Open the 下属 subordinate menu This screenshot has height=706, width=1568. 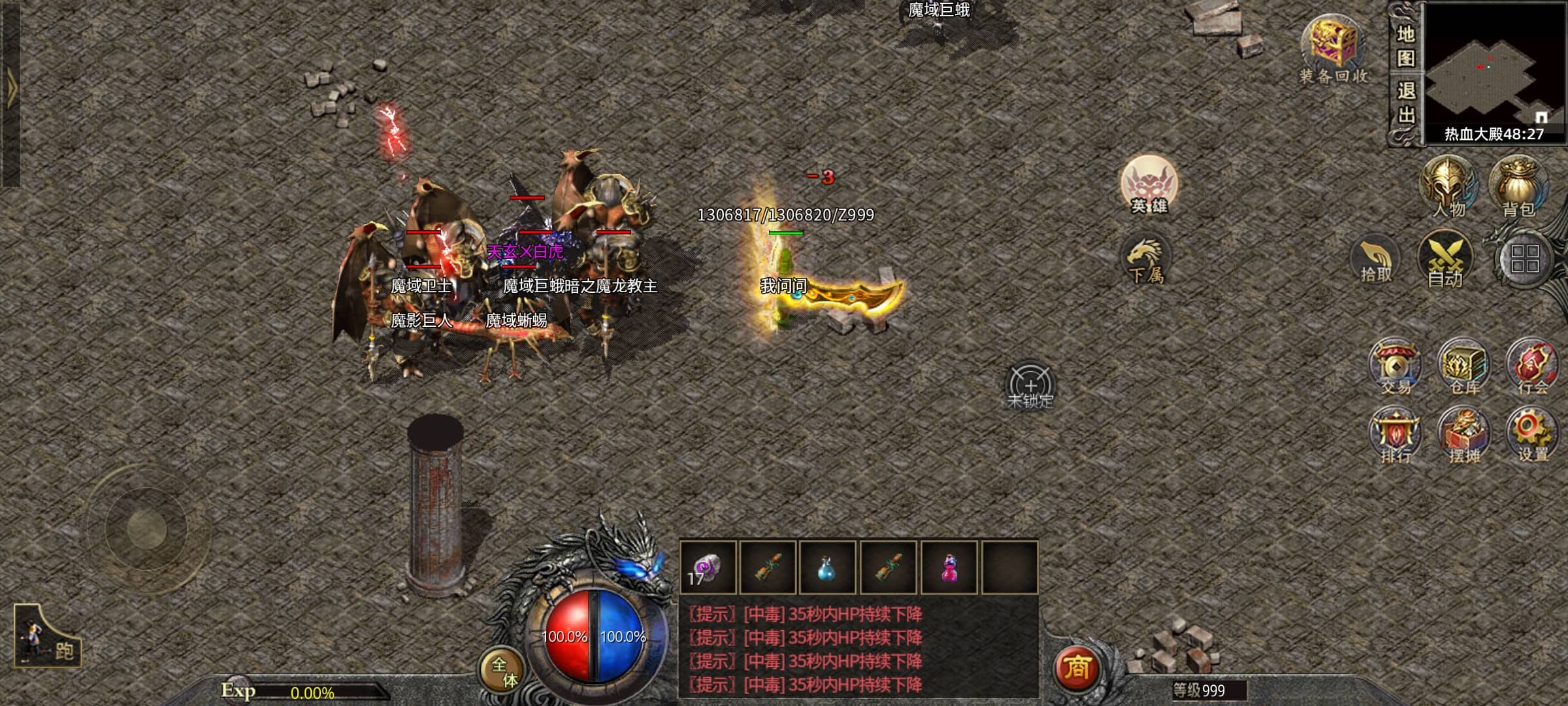pyautogui.click(x=1145, y=261)
